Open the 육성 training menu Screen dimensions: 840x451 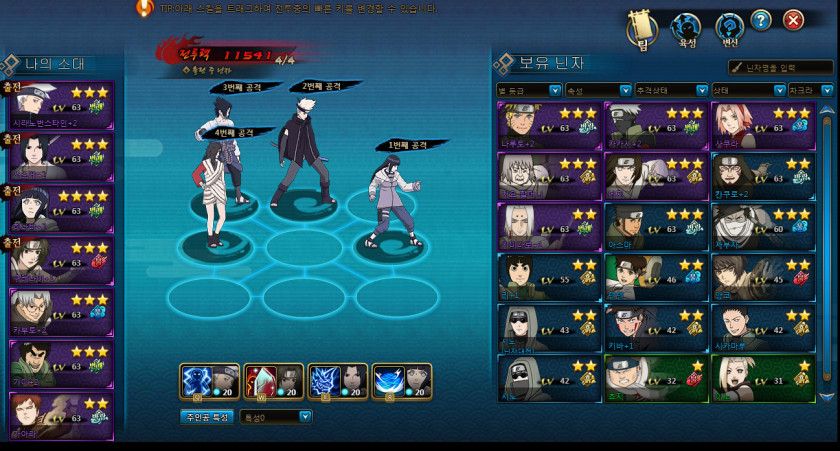pyautogui.click(x=685, y=28)
